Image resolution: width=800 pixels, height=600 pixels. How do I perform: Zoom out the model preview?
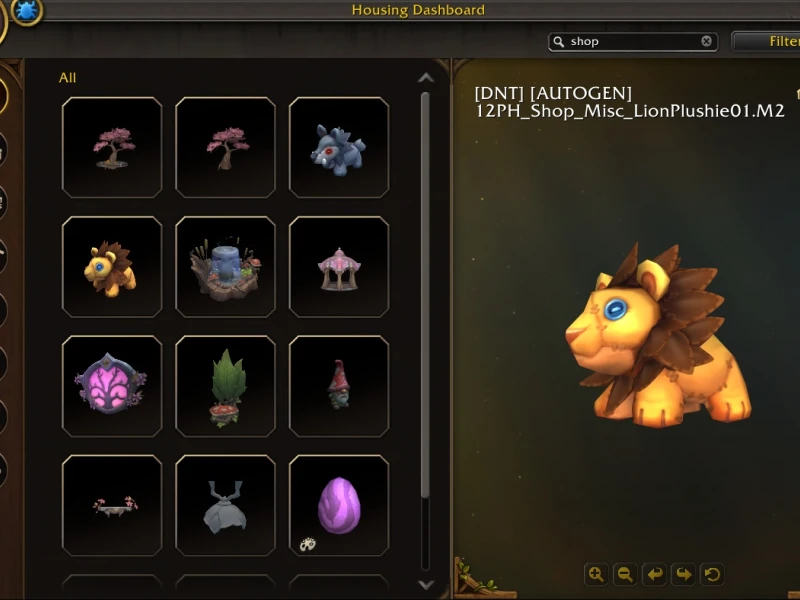pyautogui.click(x=625, y=574)
